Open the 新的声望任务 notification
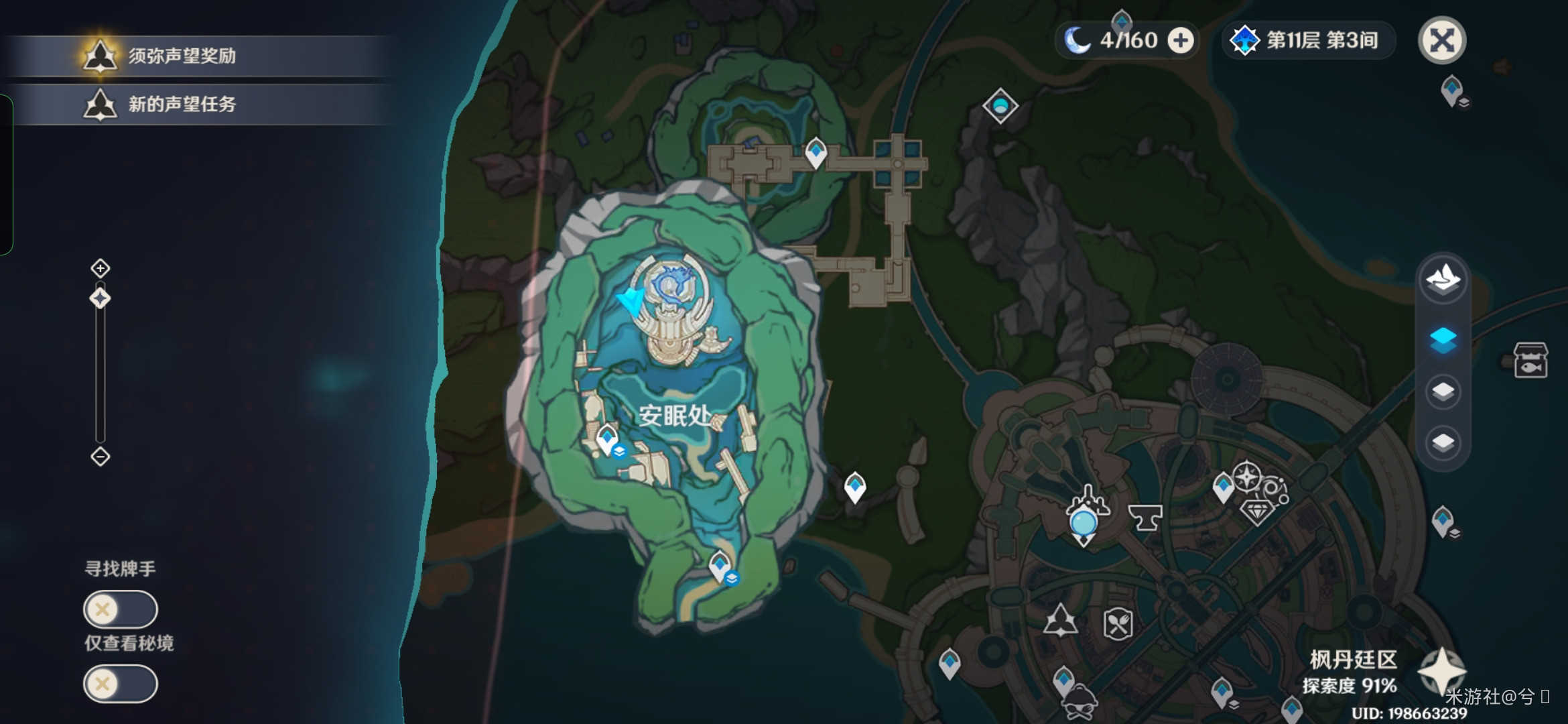Screen dimensions: 1568x724 182,105
